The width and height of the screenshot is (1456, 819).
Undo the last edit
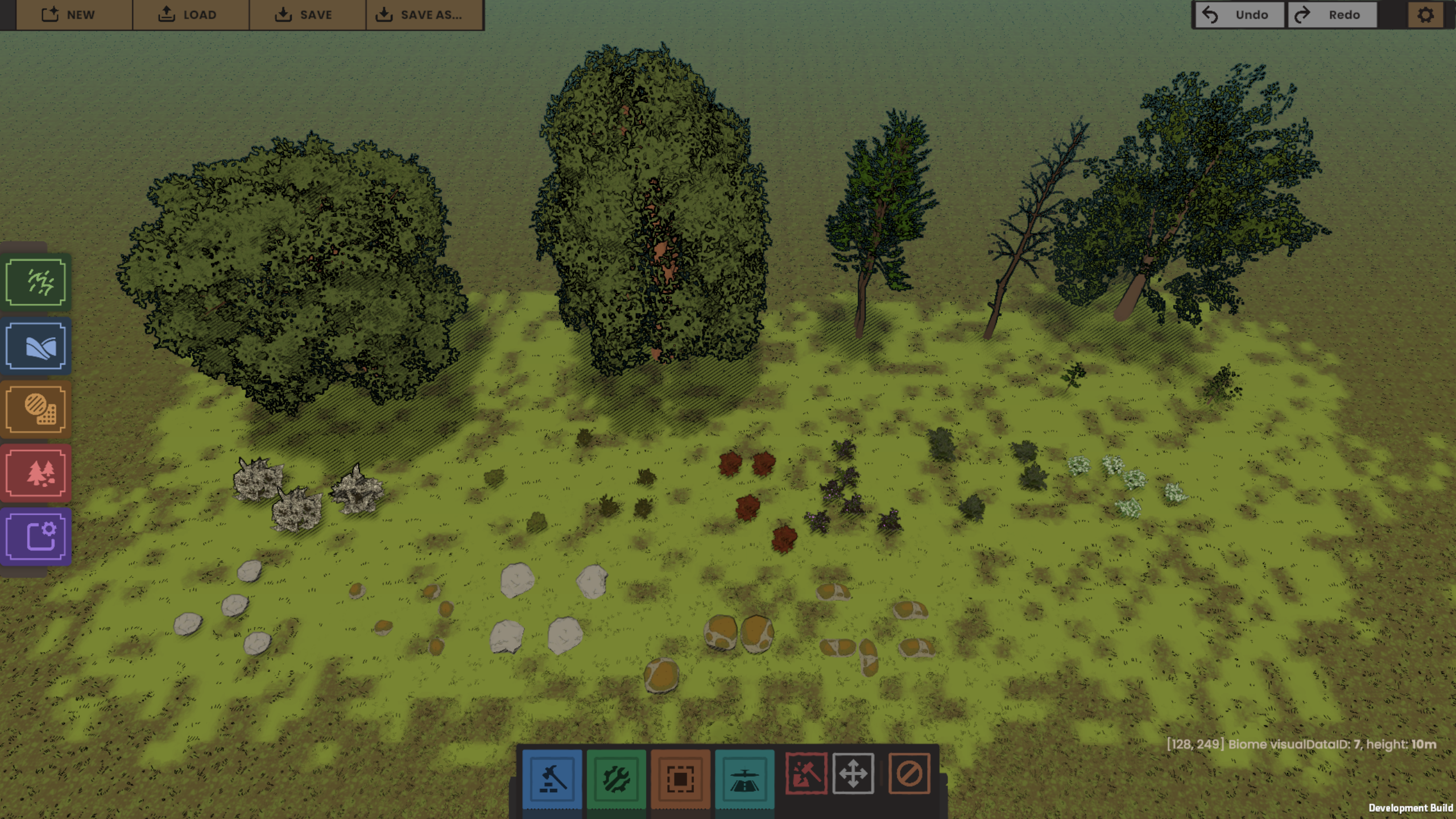click(1239, 15)
